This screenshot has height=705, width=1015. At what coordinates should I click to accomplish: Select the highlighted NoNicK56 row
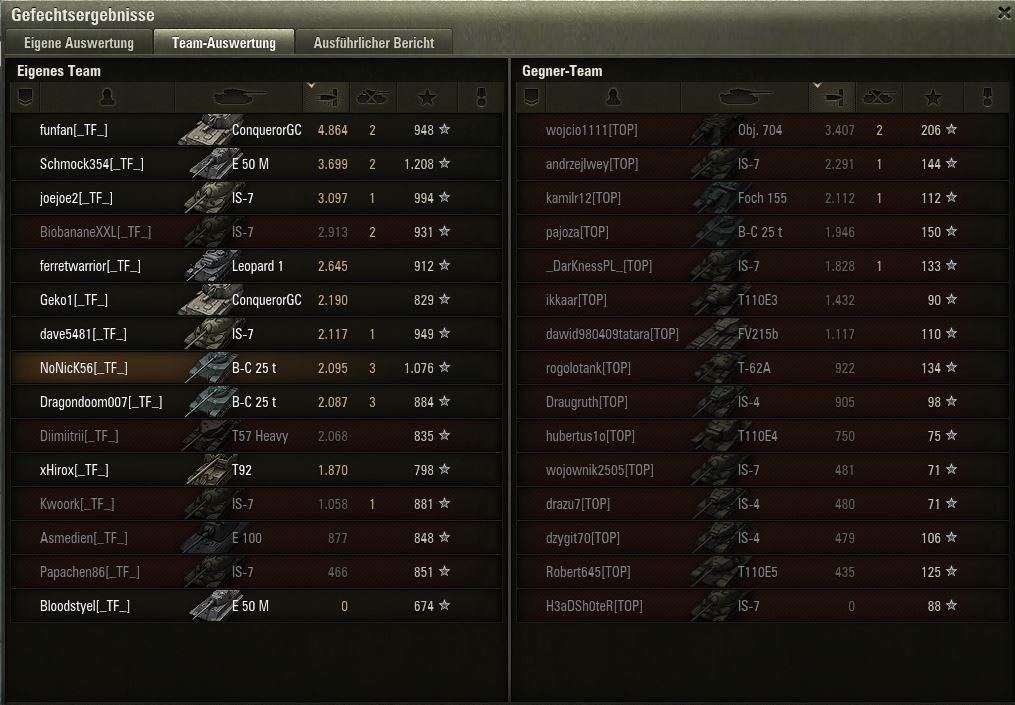[x=256, y=368]
